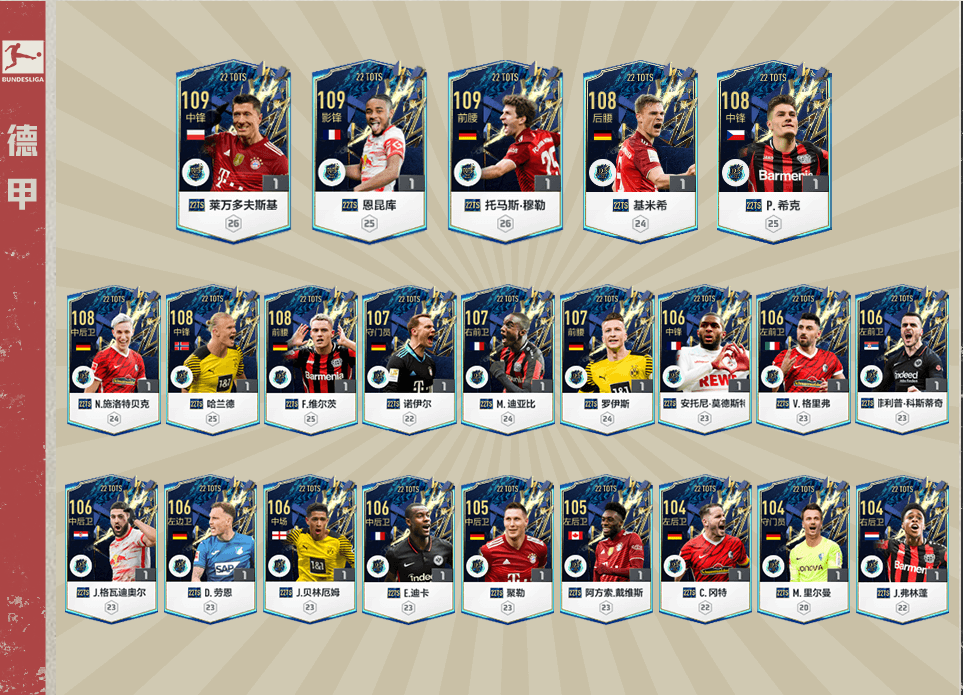Pick goalkeeper M.里尔曼's card

(803, 545)
